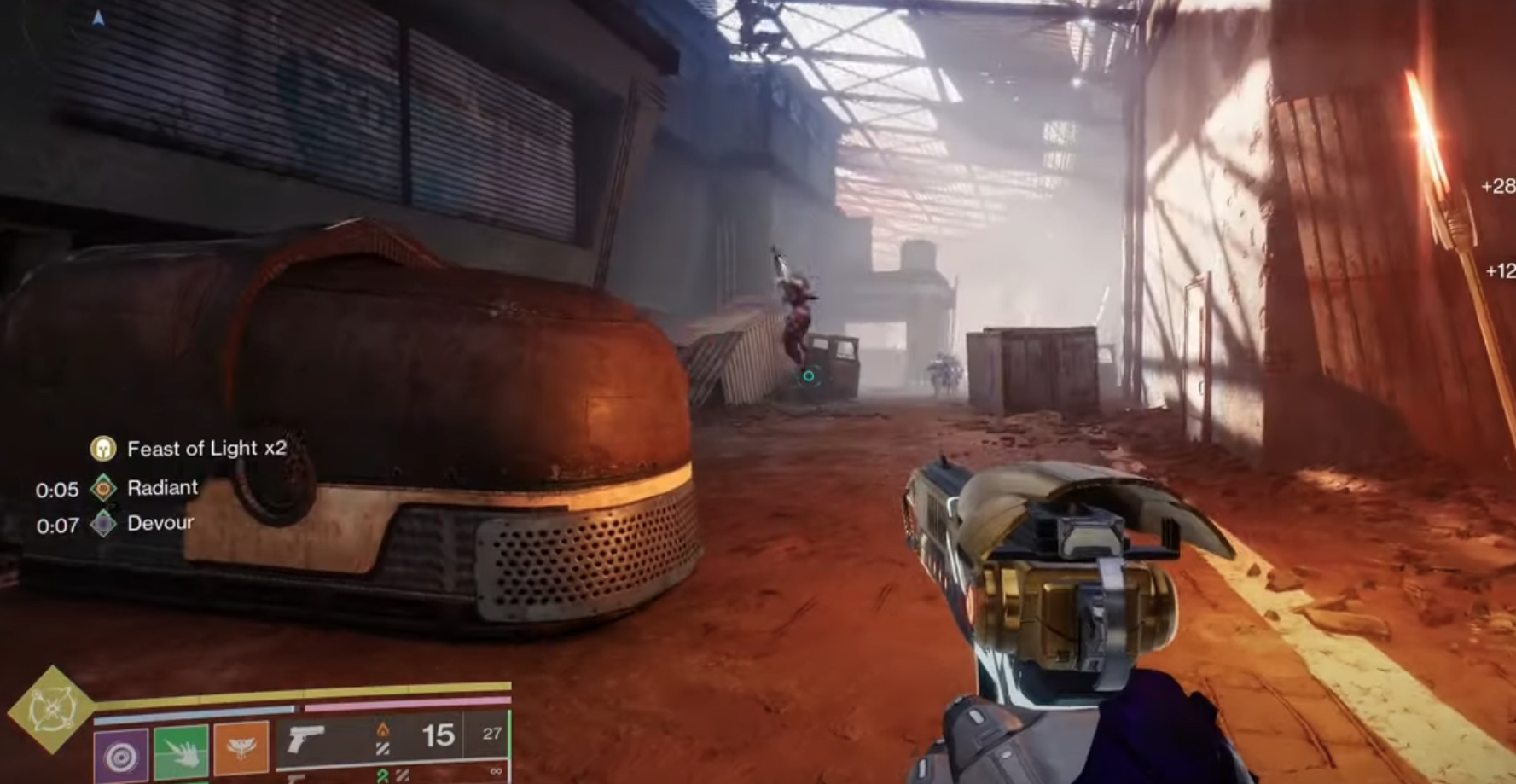Click the Devour buff icon
The height and width of the screenshot is (784, 1516).
point(103,524)
